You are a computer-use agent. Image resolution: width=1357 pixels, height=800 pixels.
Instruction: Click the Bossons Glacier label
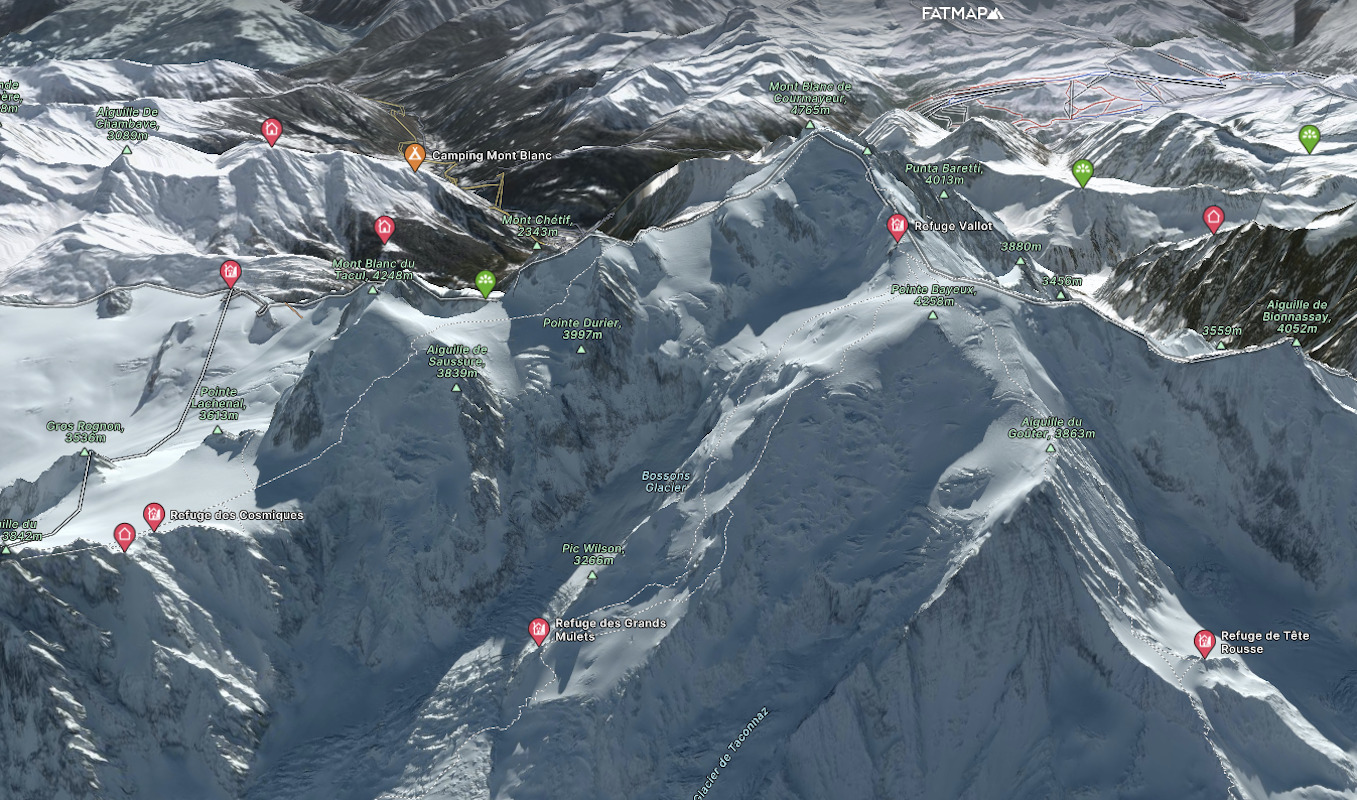point(665,481)
